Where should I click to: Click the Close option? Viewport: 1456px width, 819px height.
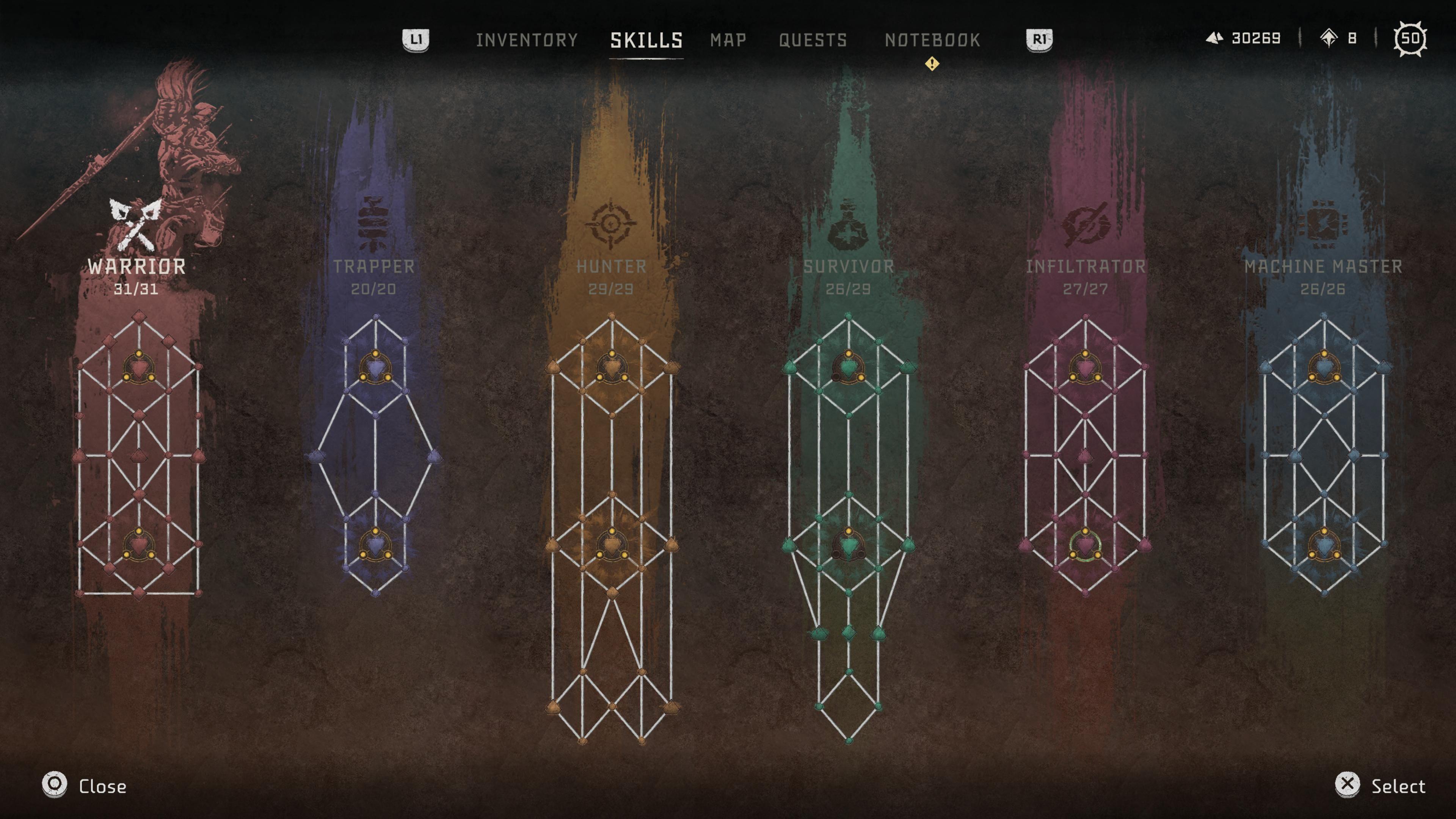pos(85,786)
